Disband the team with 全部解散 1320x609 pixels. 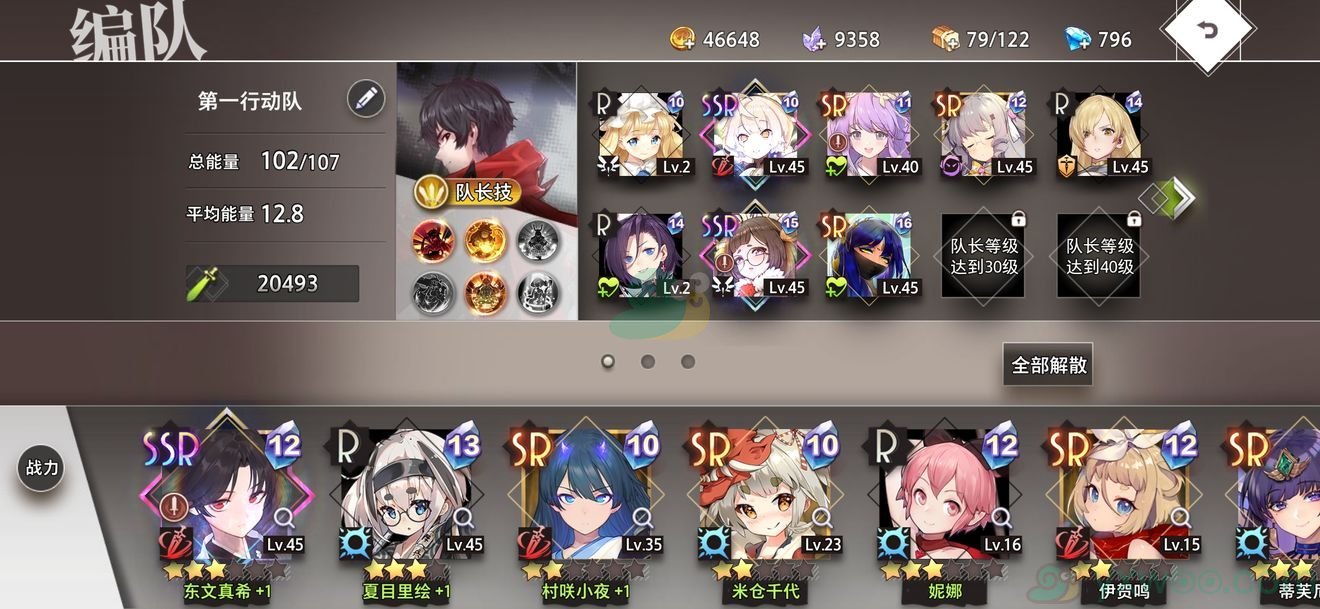click(x=1048, y=365)
